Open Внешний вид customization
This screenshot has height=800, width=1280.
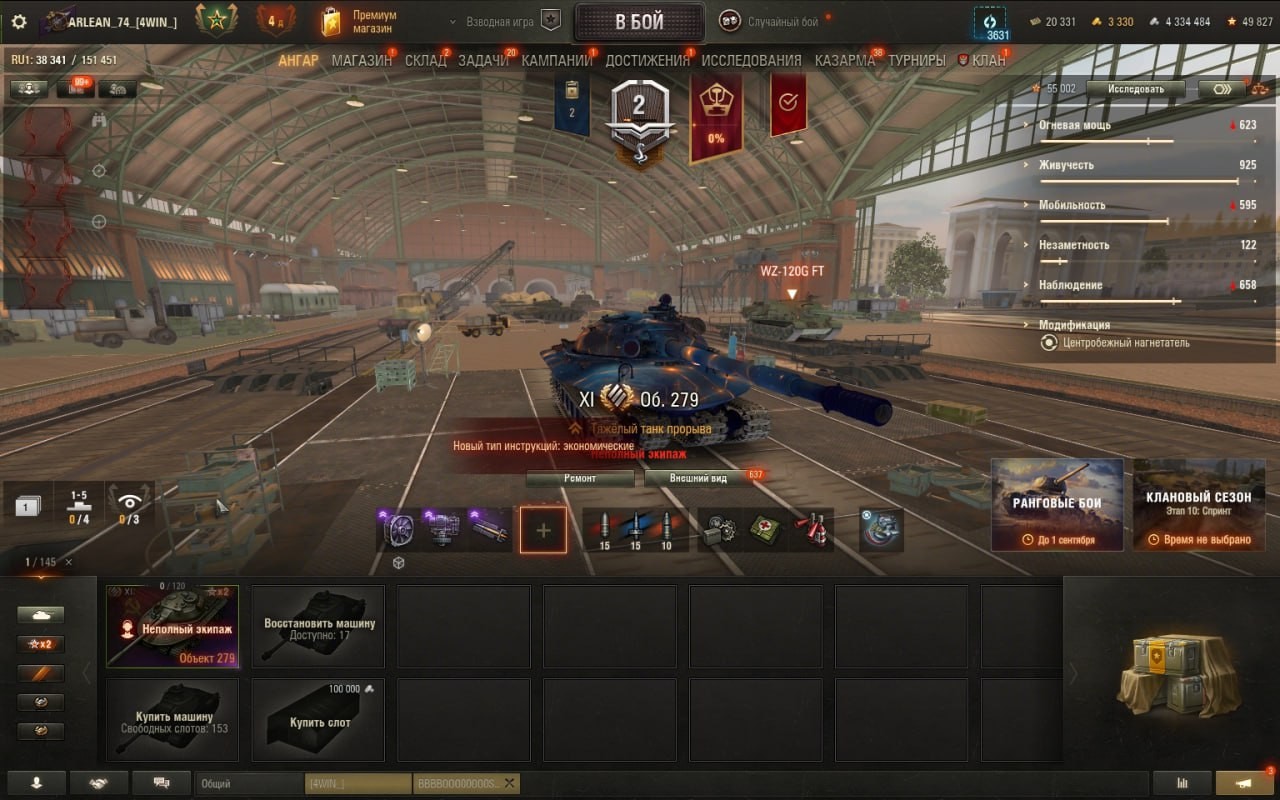pyautogui.click(x=699, y=478)
